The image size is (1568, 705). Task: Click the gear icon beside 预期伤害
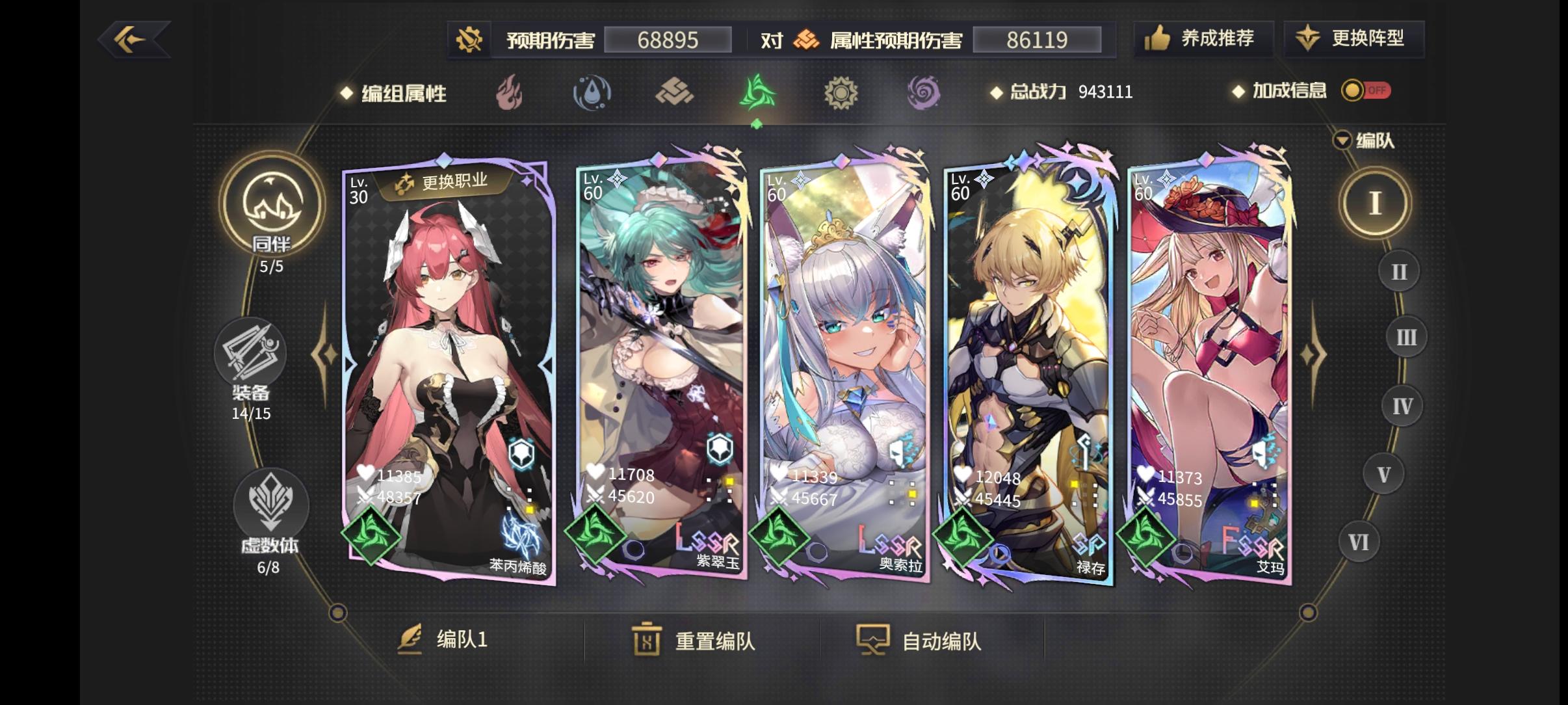point(470,39)
